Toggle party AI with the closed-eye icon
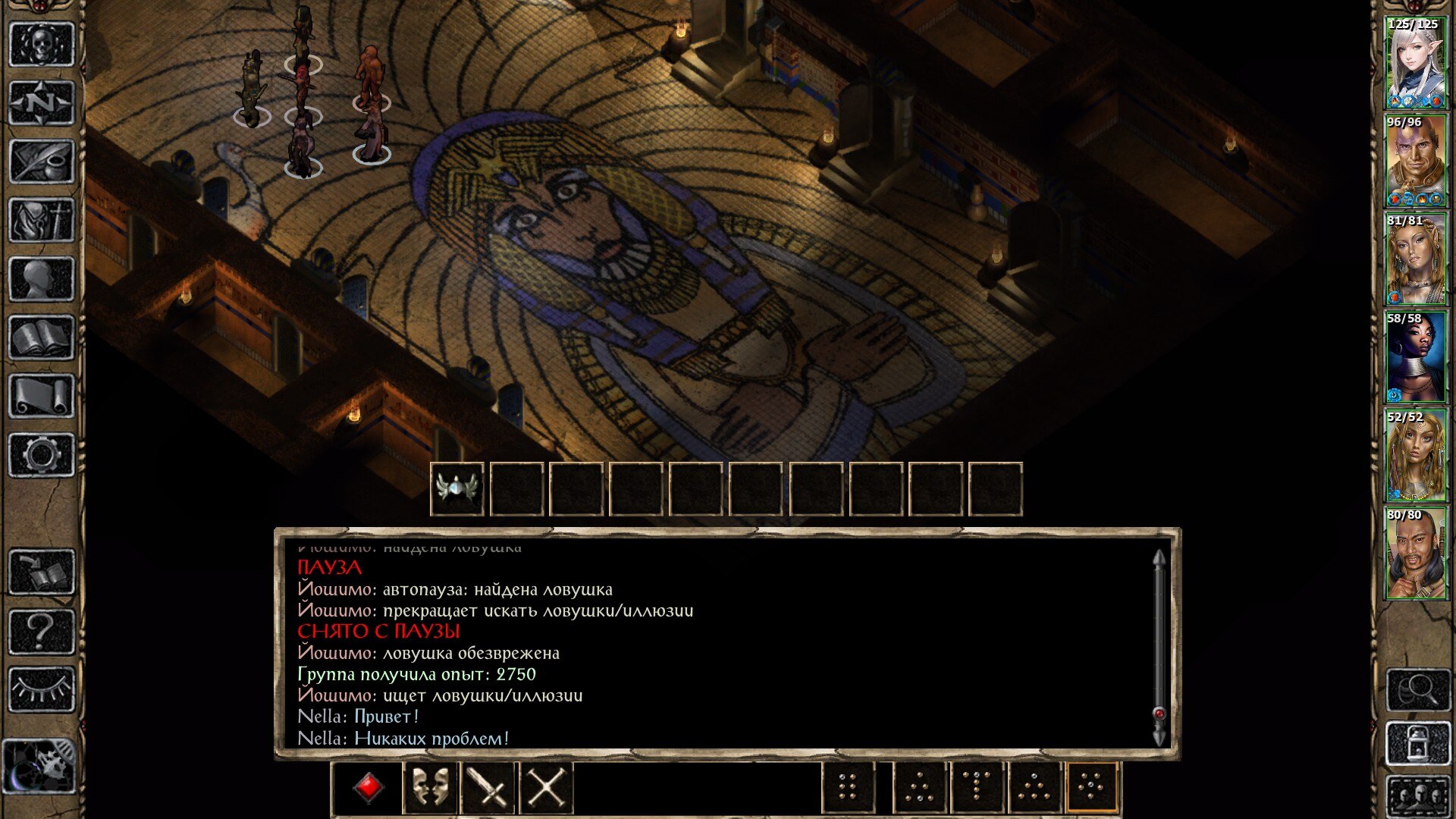 pos(42,689)
